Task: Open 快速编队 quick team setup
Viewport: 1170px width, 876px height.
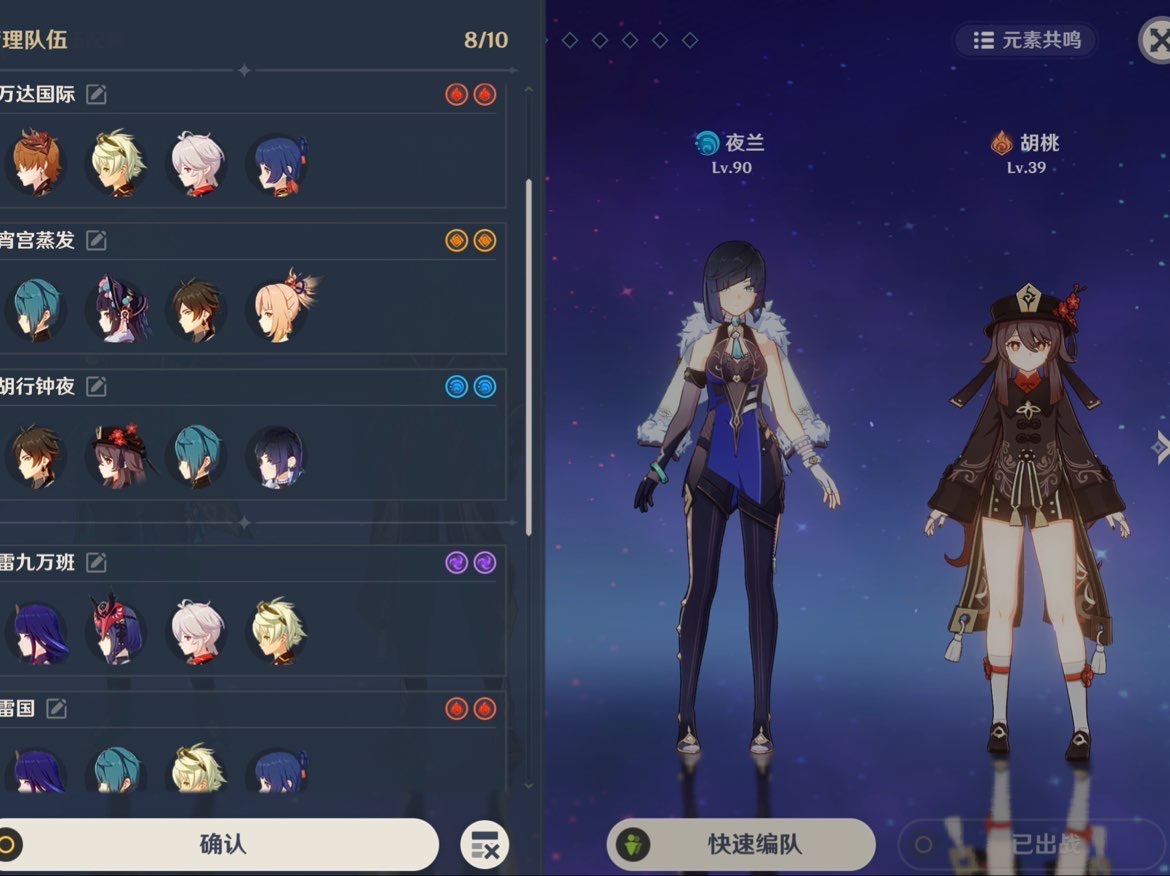Action: click(741, 844)
